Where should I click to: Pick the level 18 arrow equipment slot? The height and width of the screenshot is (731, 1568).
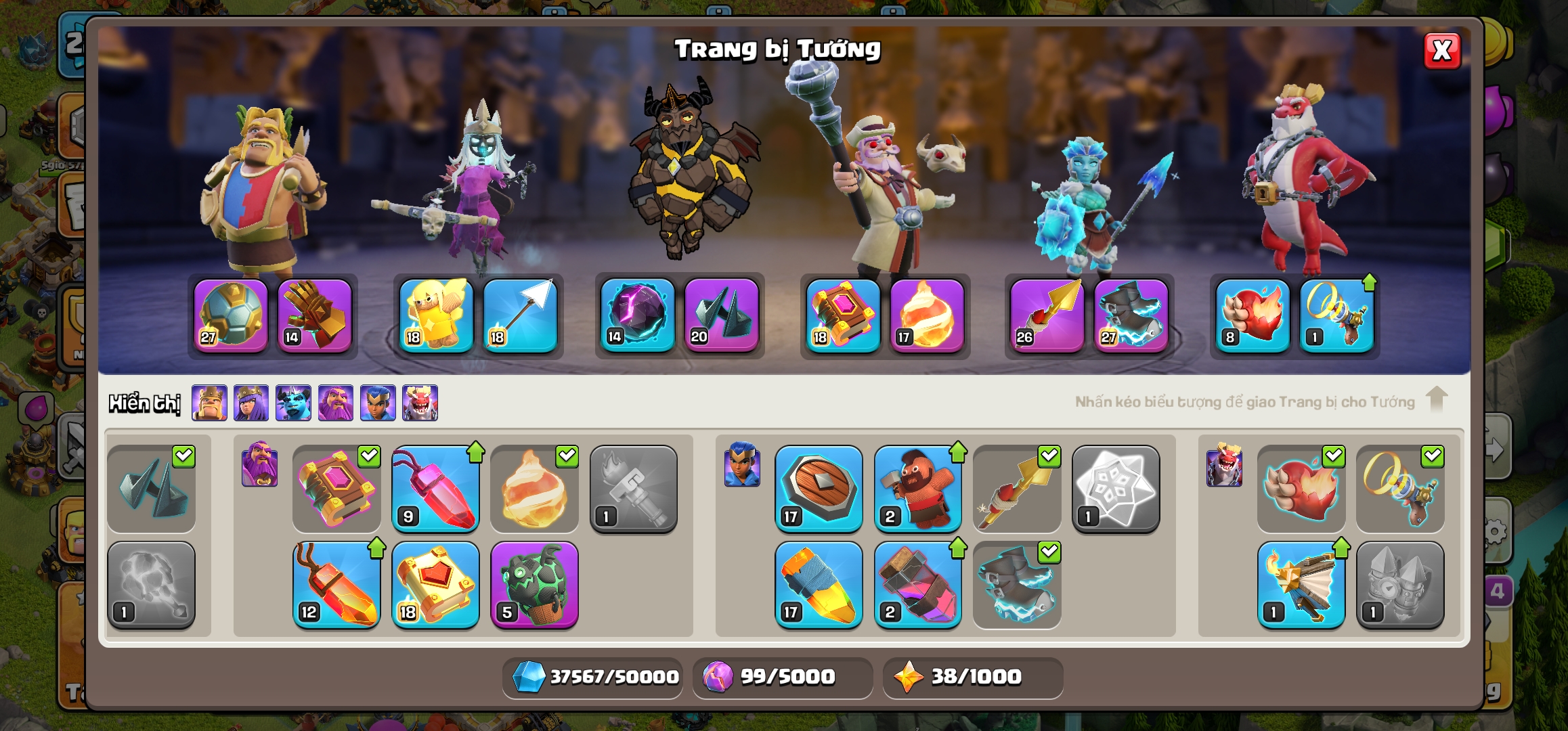[x=520, y=315]
